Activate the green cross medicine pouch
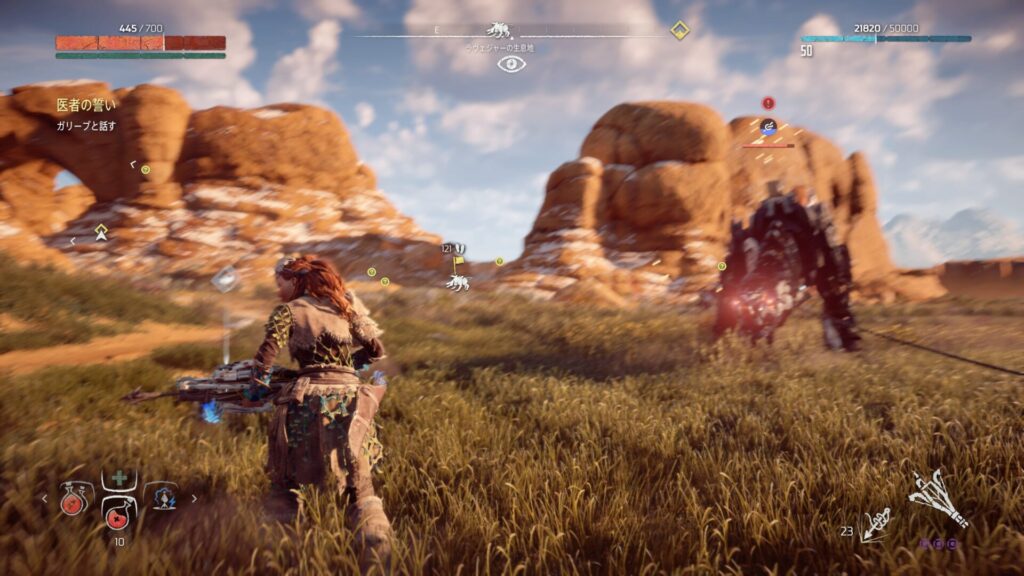Viewport: 1024px width, 576px height. click(119, 479)
